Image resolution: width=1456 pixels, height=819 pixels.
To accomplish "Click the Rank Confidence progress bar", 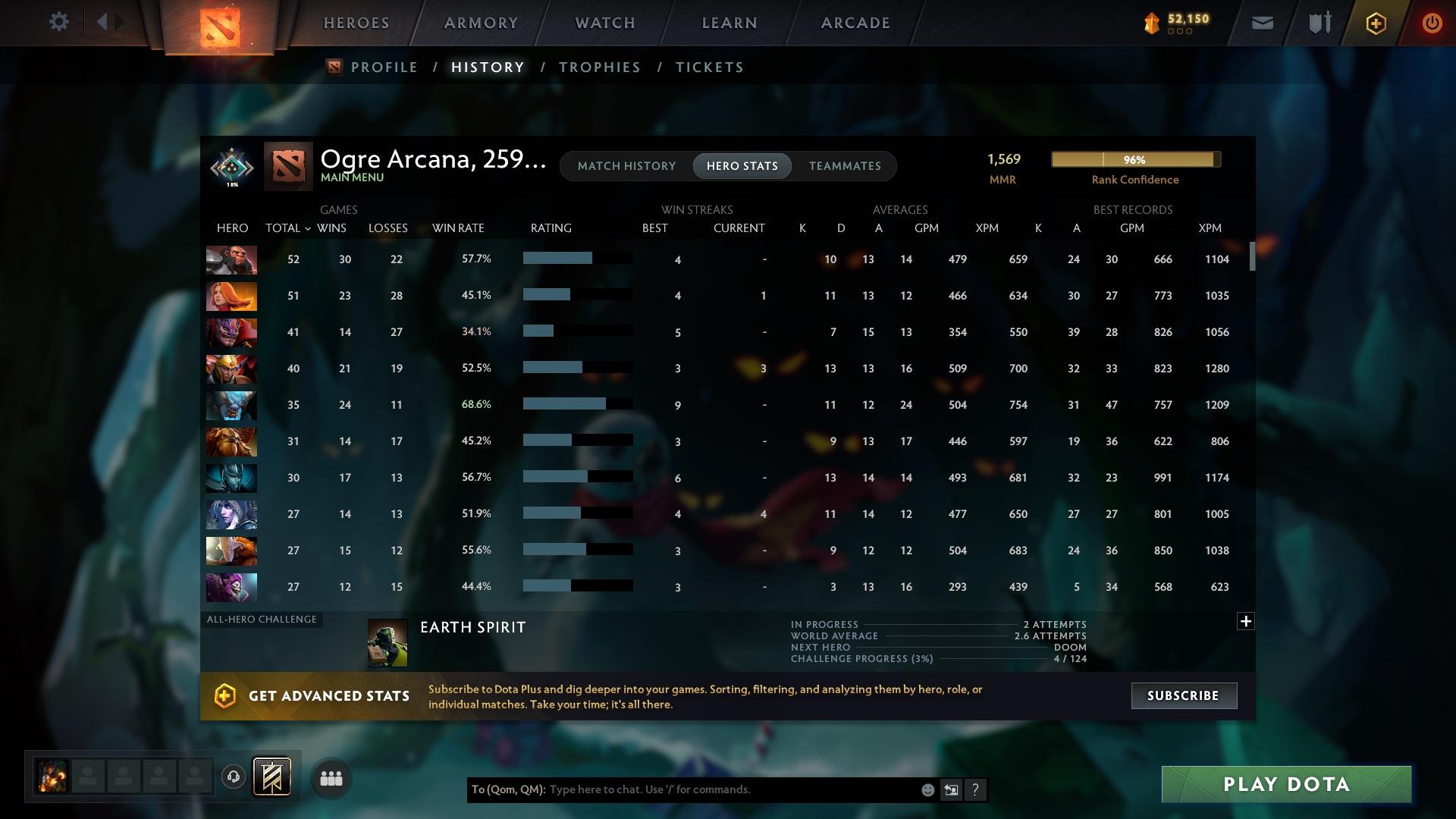I will (x=1134, y=159).
